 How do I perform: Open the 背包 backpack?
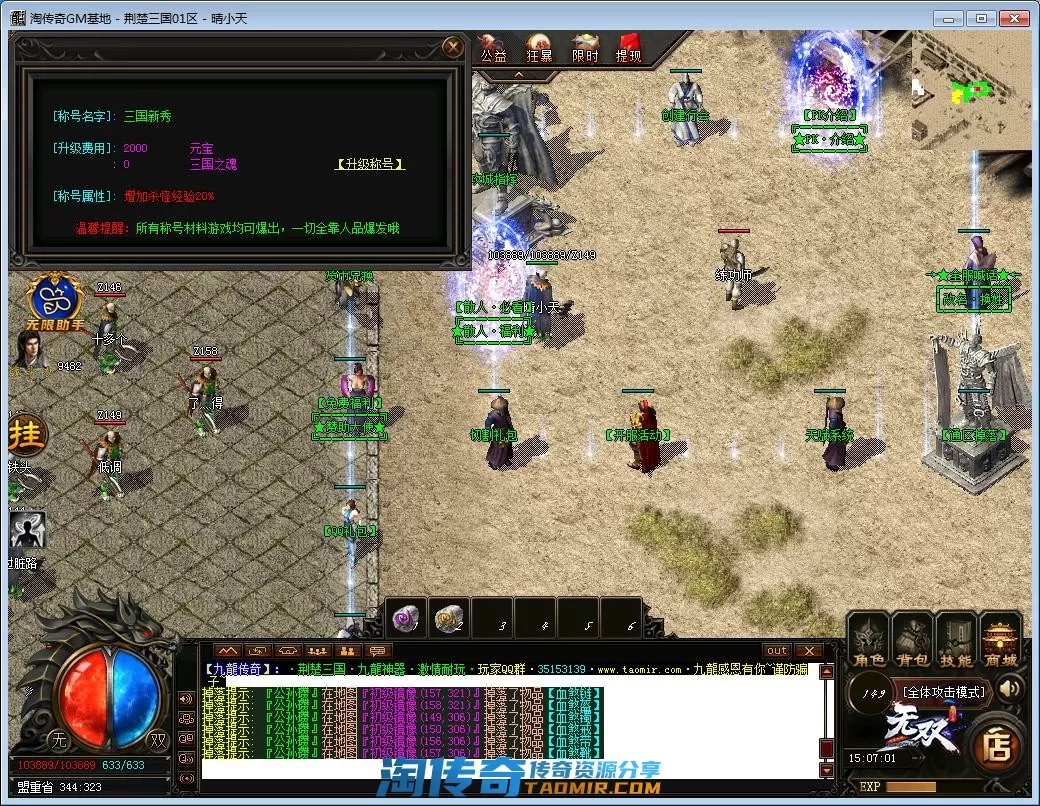coord(912,640)
